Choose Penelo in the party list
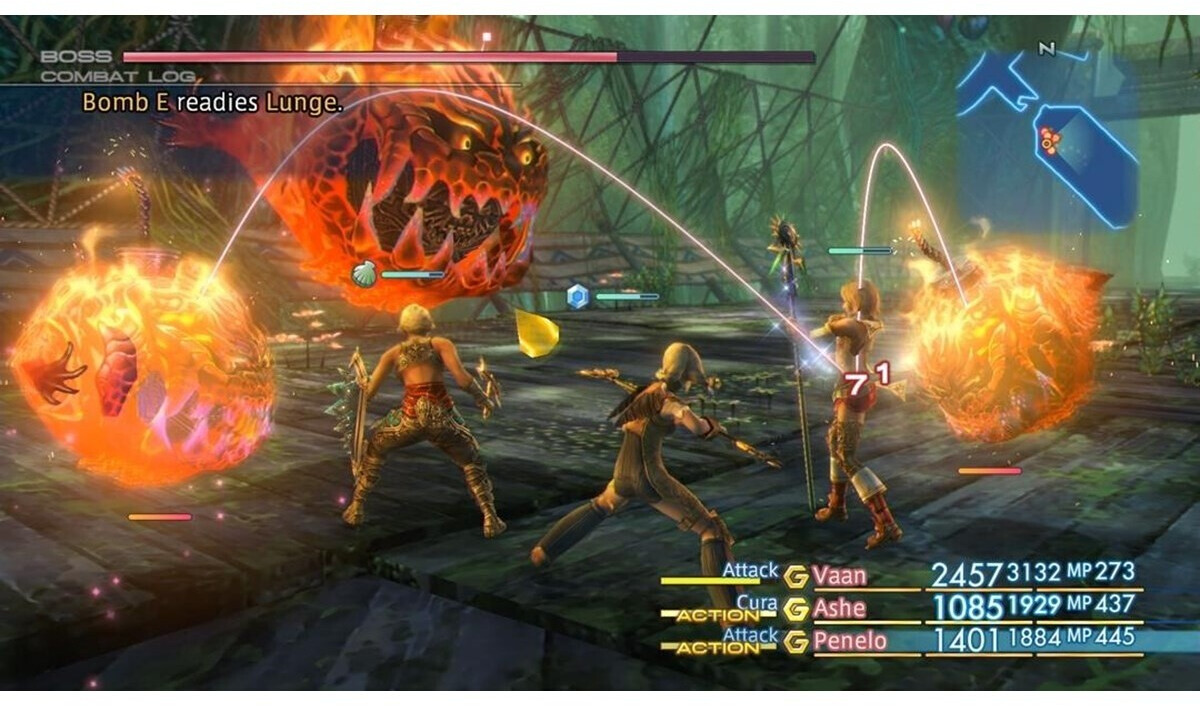This screenshot has width=1200, height=706. click(850, 640)
